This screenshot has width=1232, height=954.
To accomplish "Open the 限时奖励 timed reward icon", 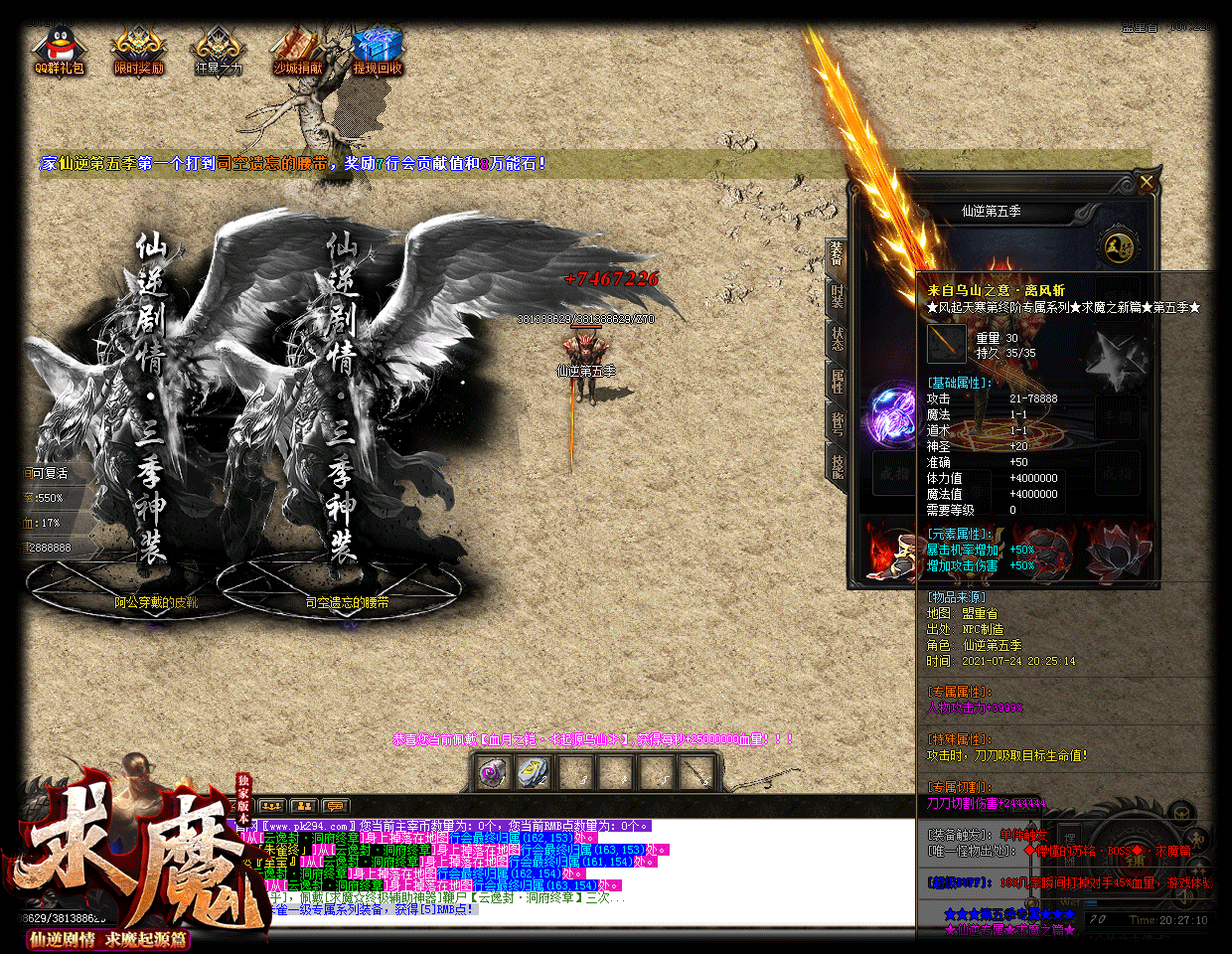I will click(x=138, y=51).
